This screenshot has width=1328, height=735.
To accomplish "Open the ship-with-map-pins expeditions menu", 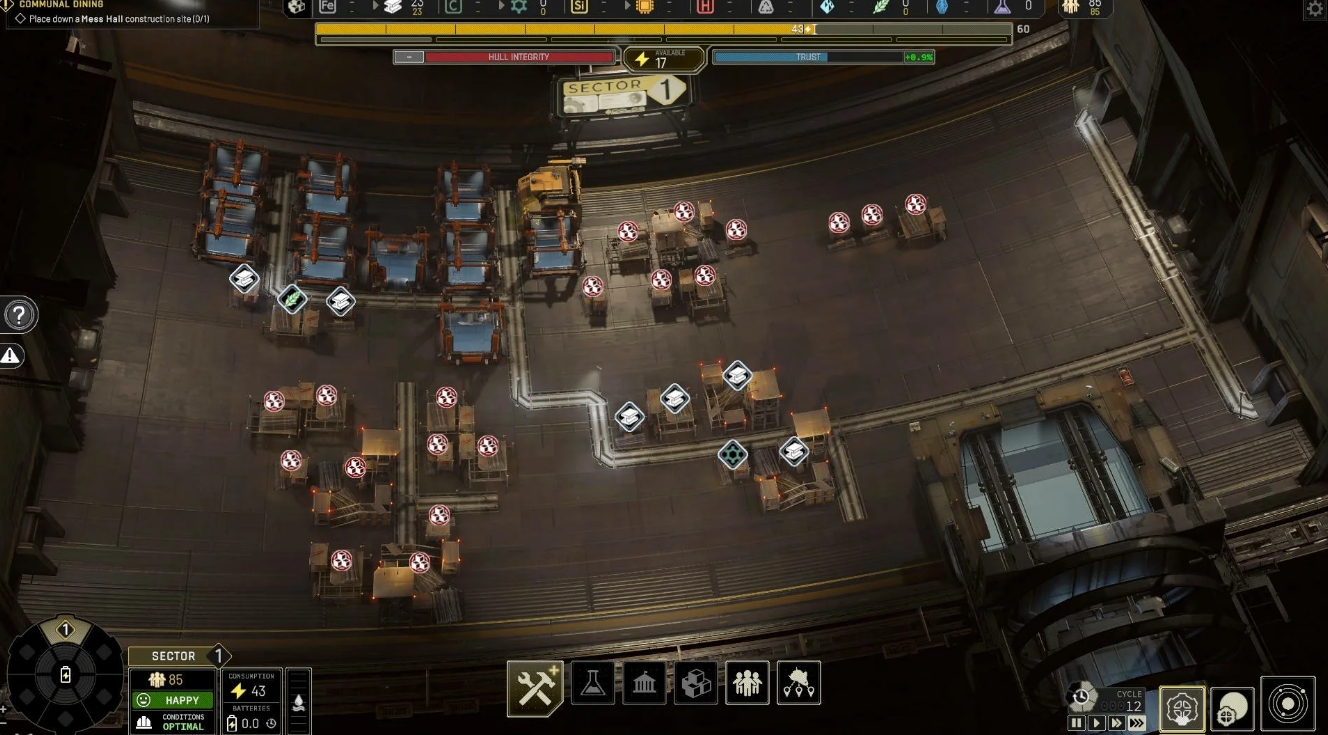I will coord(798,683).
